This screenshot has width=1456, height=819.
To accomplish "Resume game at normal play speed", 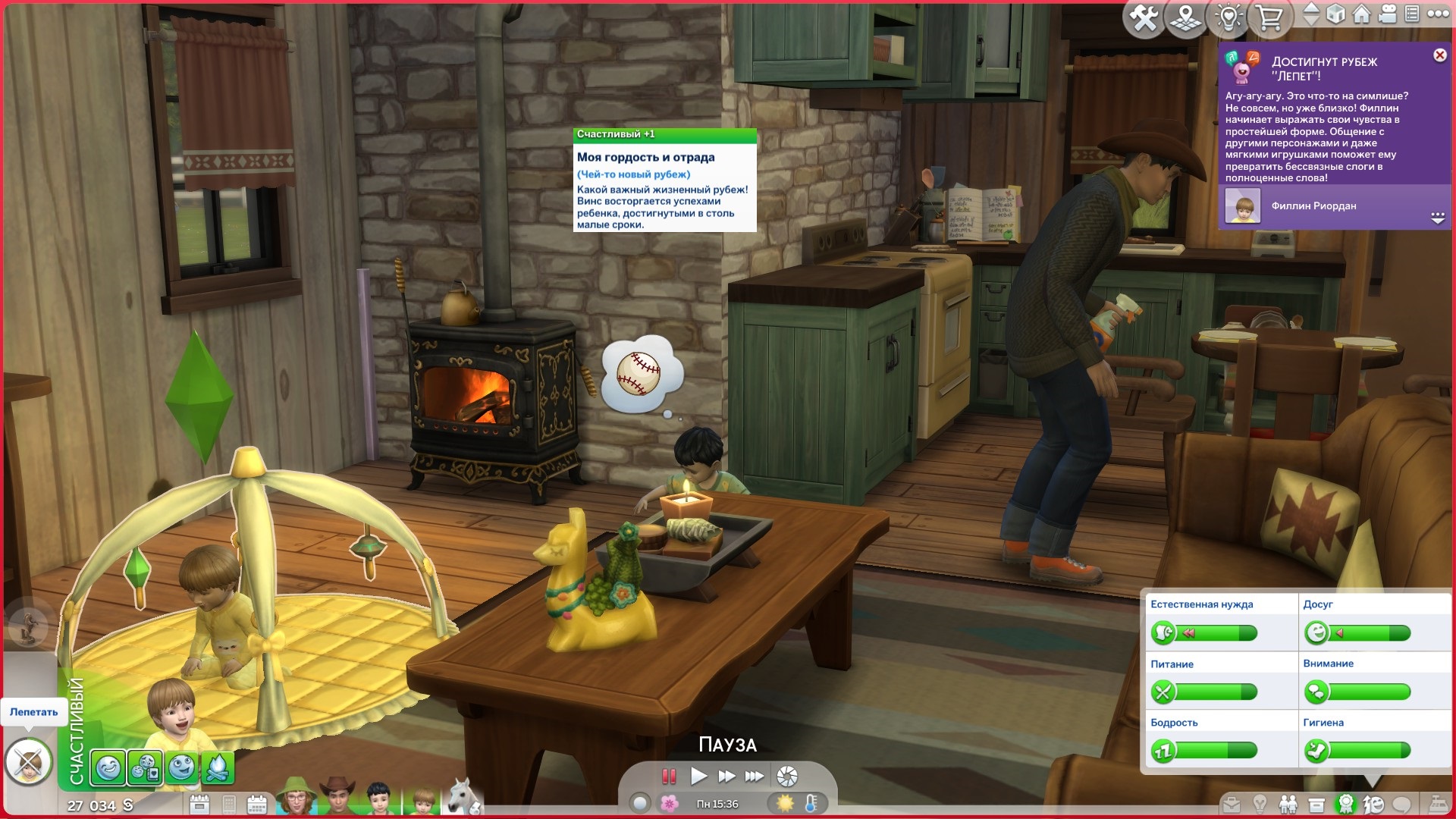I will [698, 776].
